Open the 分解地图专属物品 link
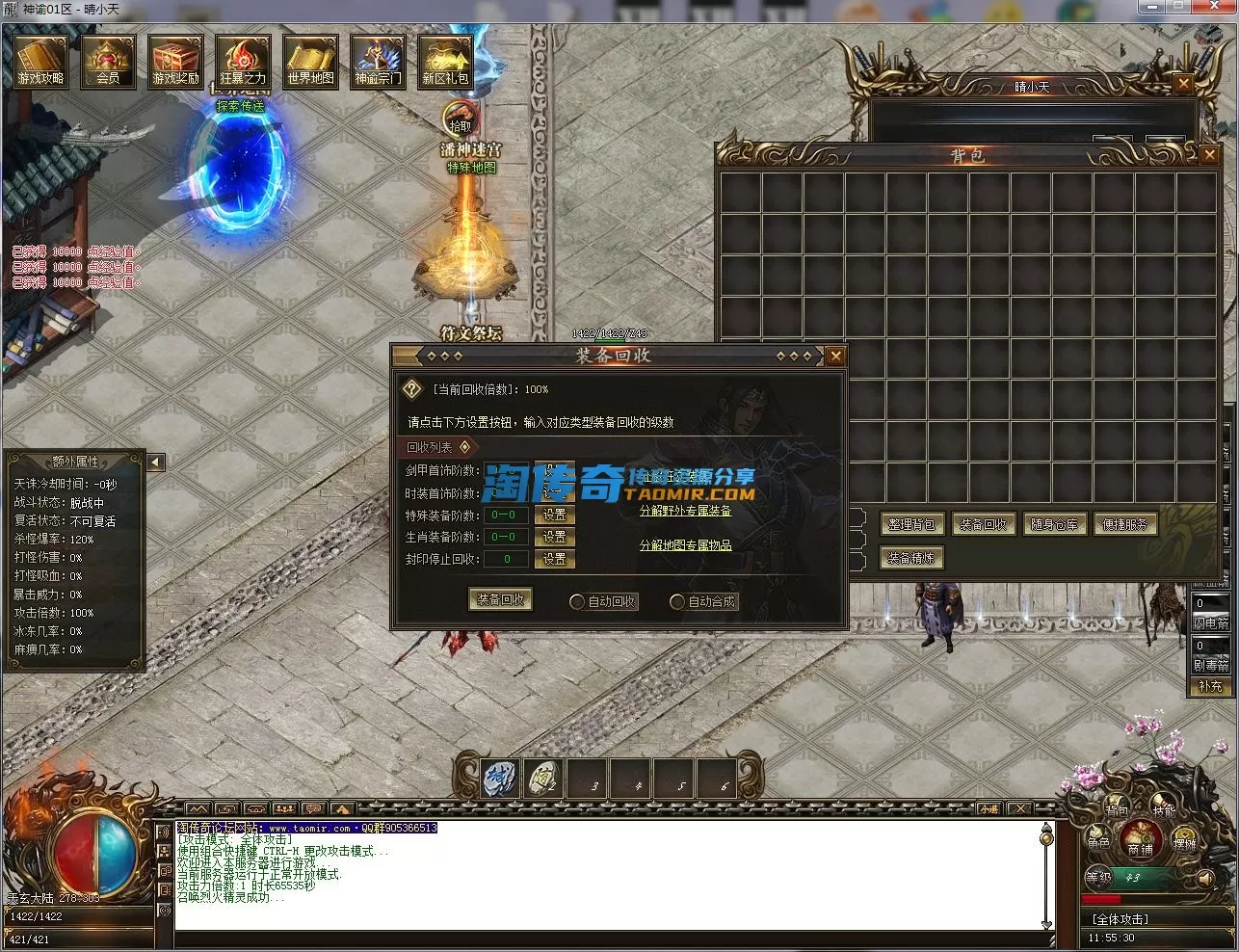 [685, 545]
